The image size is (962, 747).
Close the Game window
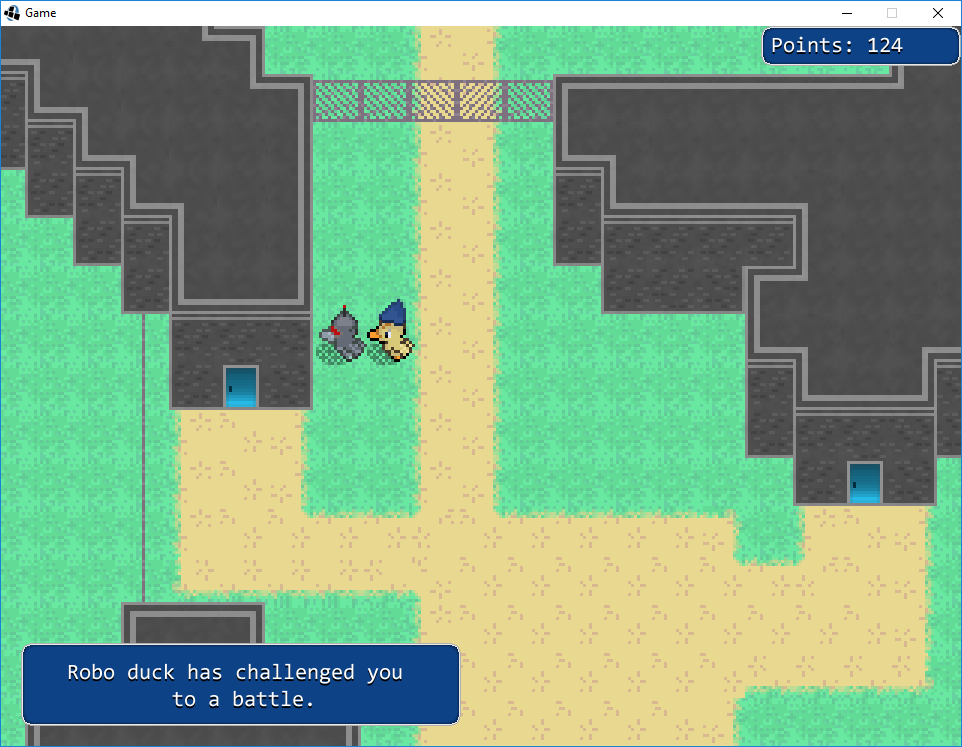pyautogui.click(x=937, y=13)
